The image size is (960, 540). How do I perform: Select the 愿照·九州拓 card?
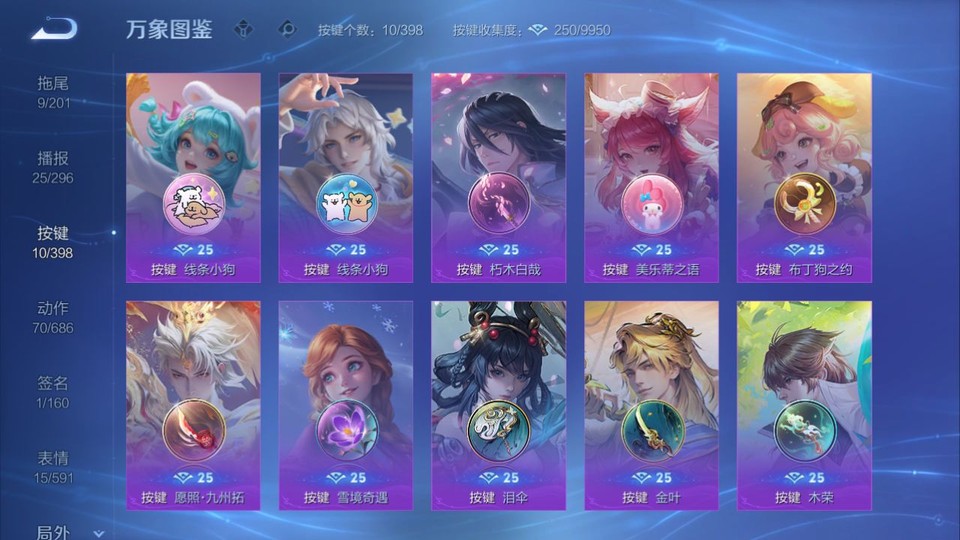coord(193,405)
